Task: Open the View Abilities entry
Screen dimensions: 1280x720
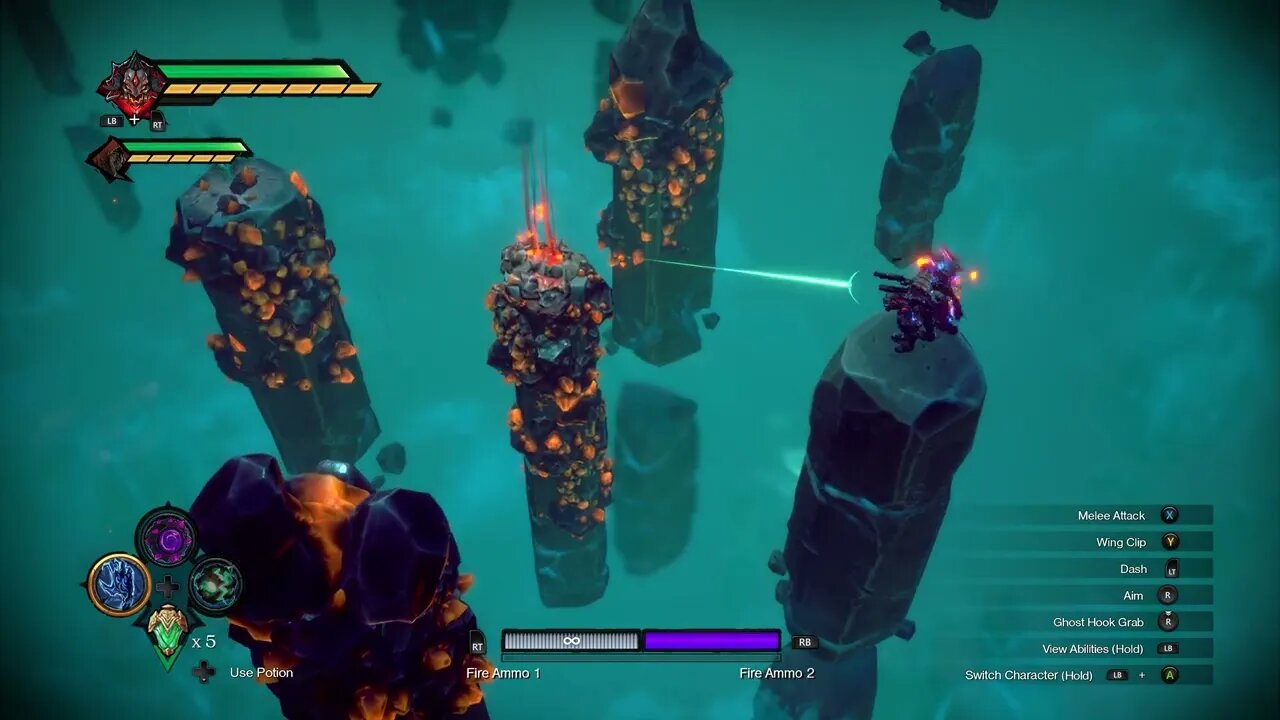Action: coord(1092,649)
